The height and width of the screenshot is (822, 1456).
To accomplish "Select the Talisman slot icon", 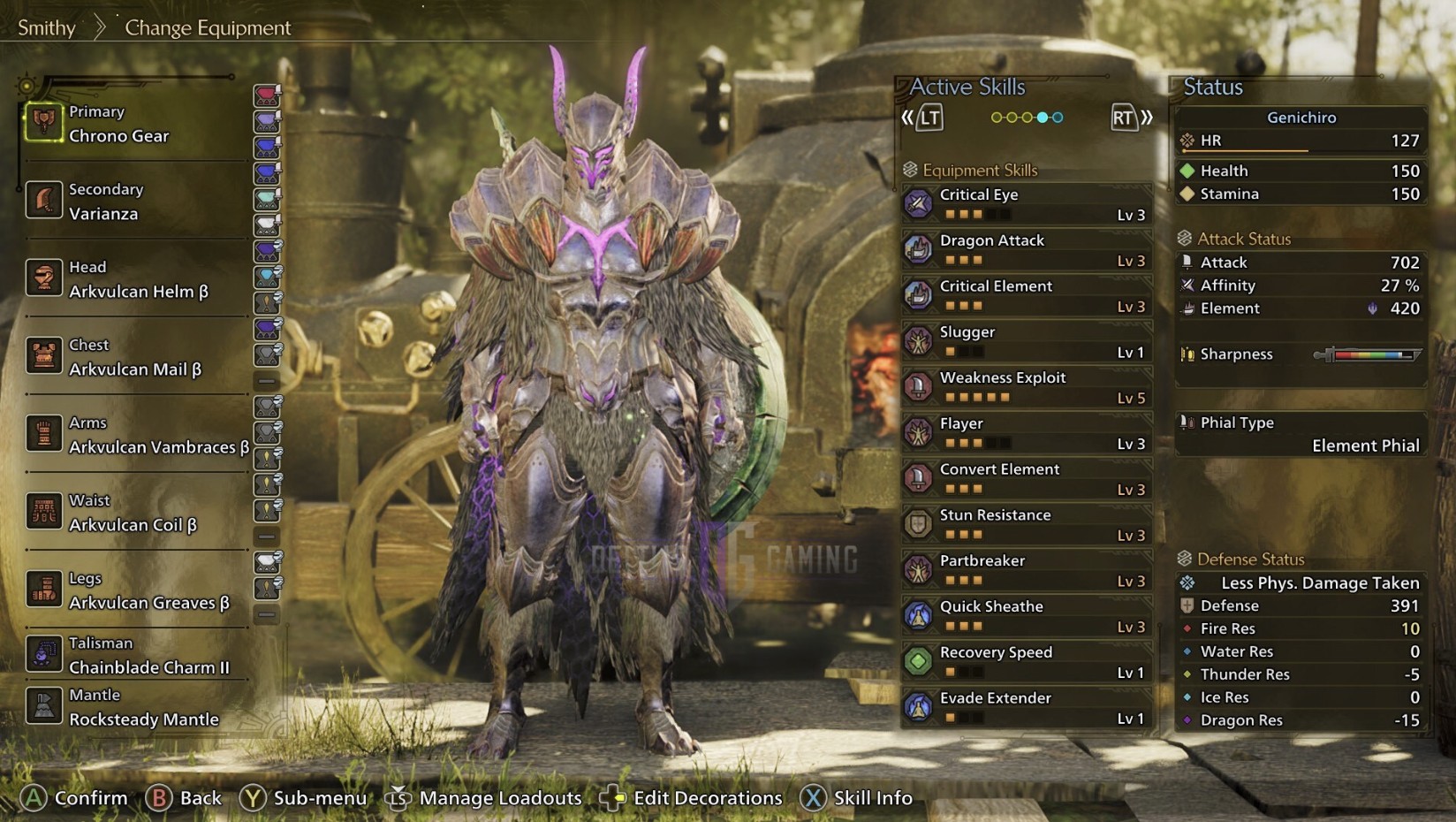I will (x=43, y=654).
